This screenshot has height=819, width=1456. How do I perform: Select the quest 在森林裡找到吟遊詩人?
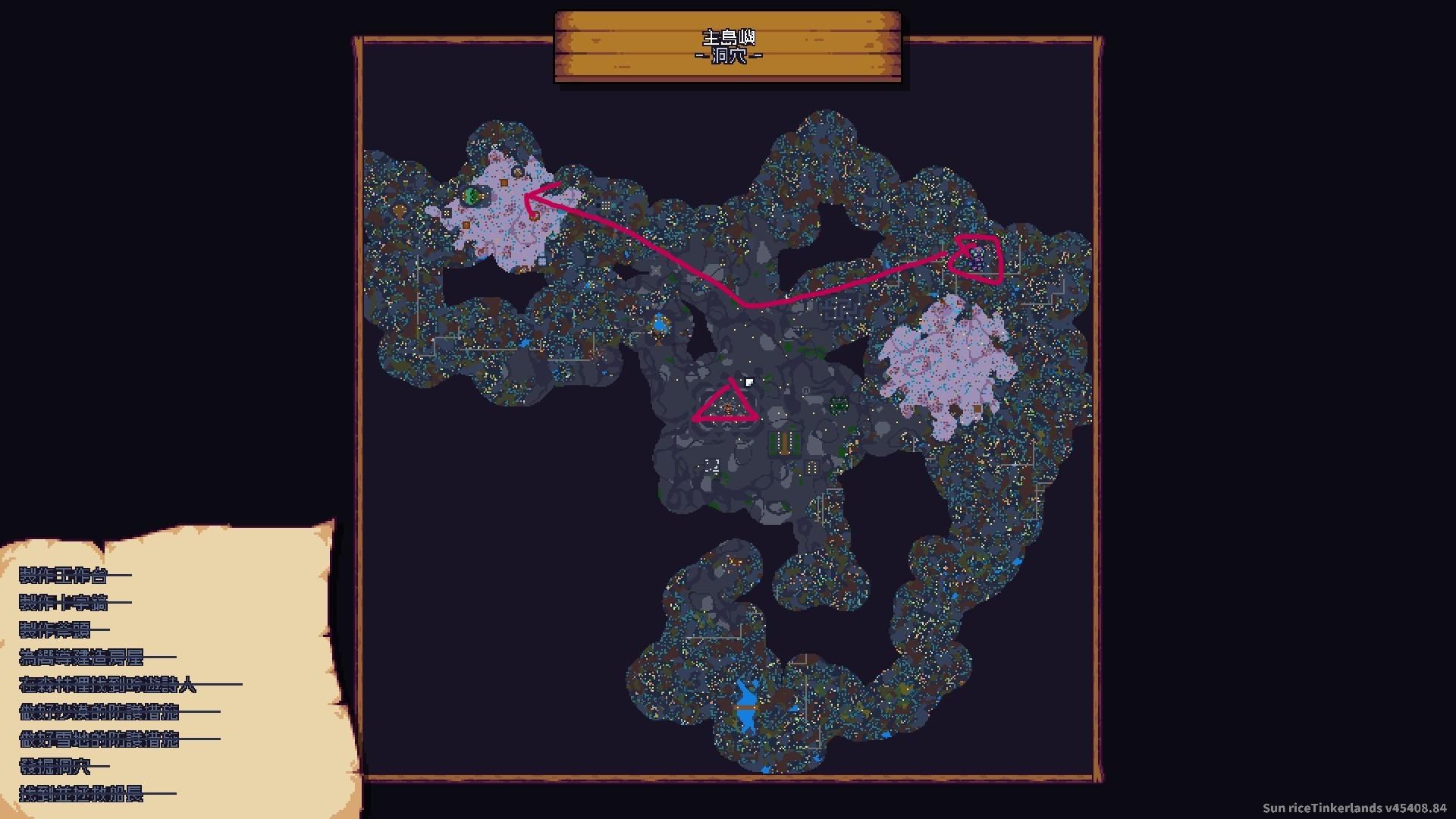[106, 685]
